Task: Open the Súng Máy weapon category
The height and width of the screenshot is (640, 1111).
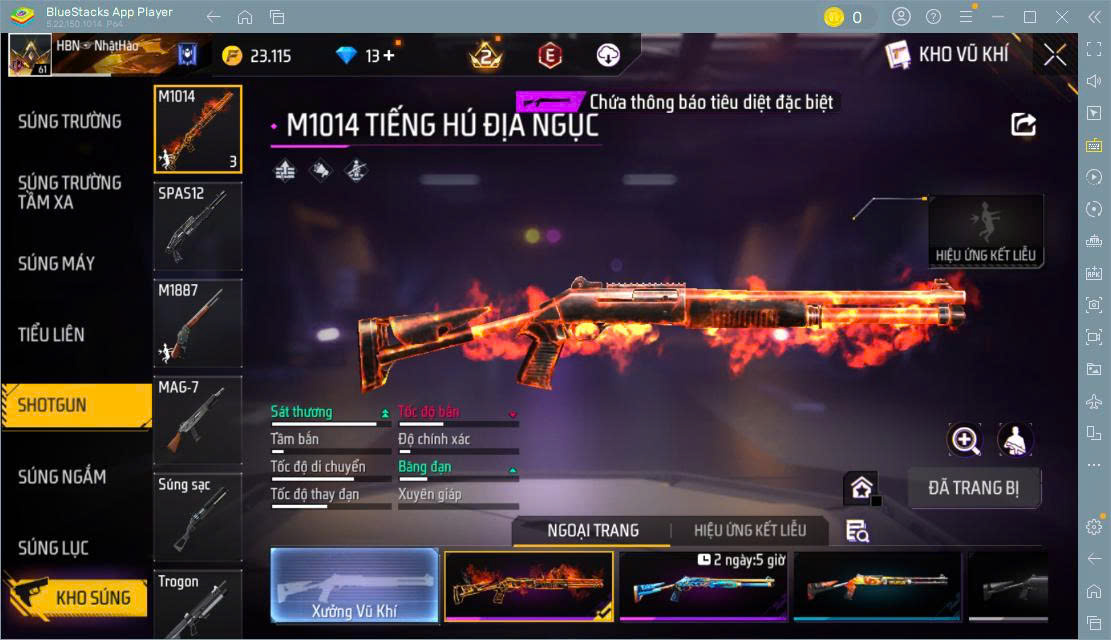Action: coord(57,264)
